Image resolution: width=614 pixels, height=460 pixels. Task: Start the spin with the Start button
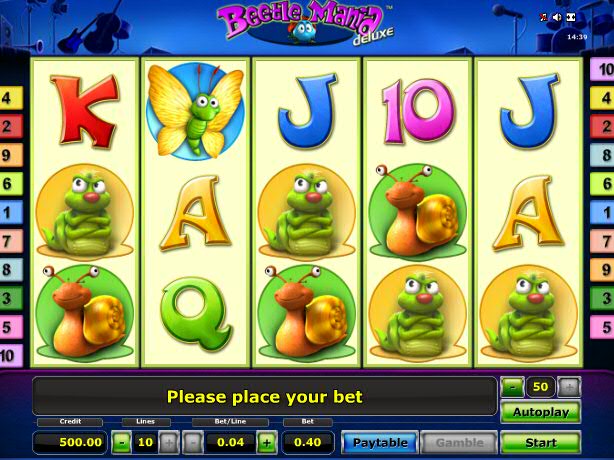pyautogui.click(x=540, y=441)
